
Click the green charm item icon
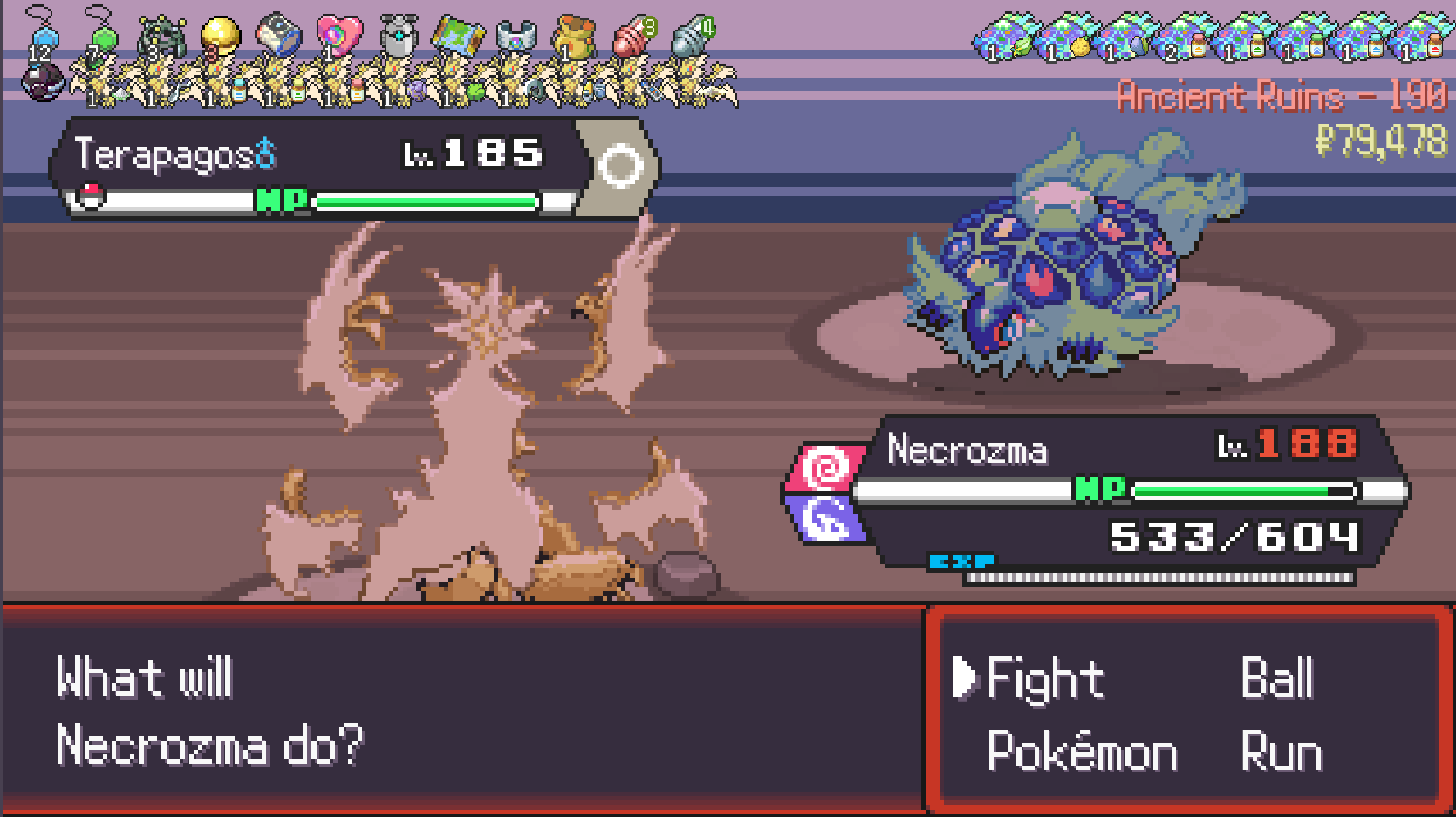103,35
